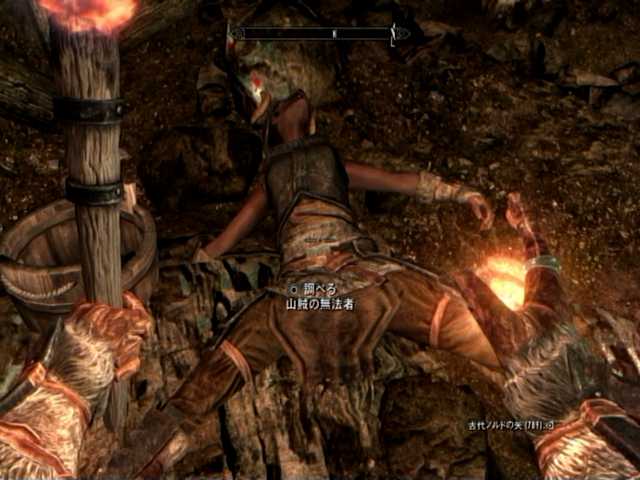
Task: Click the compass bar at top
Action: tap(318, 33)
